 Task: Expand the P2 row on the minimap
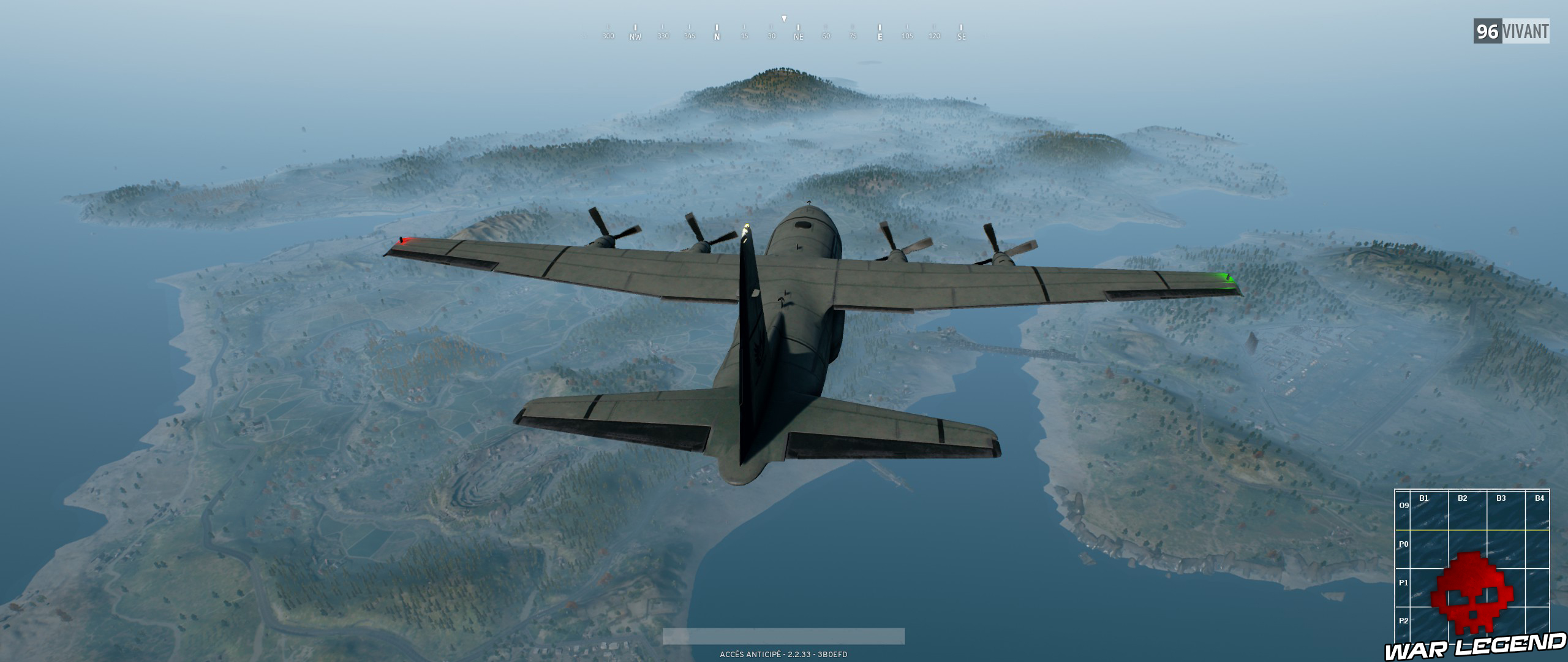point(1404,622)
